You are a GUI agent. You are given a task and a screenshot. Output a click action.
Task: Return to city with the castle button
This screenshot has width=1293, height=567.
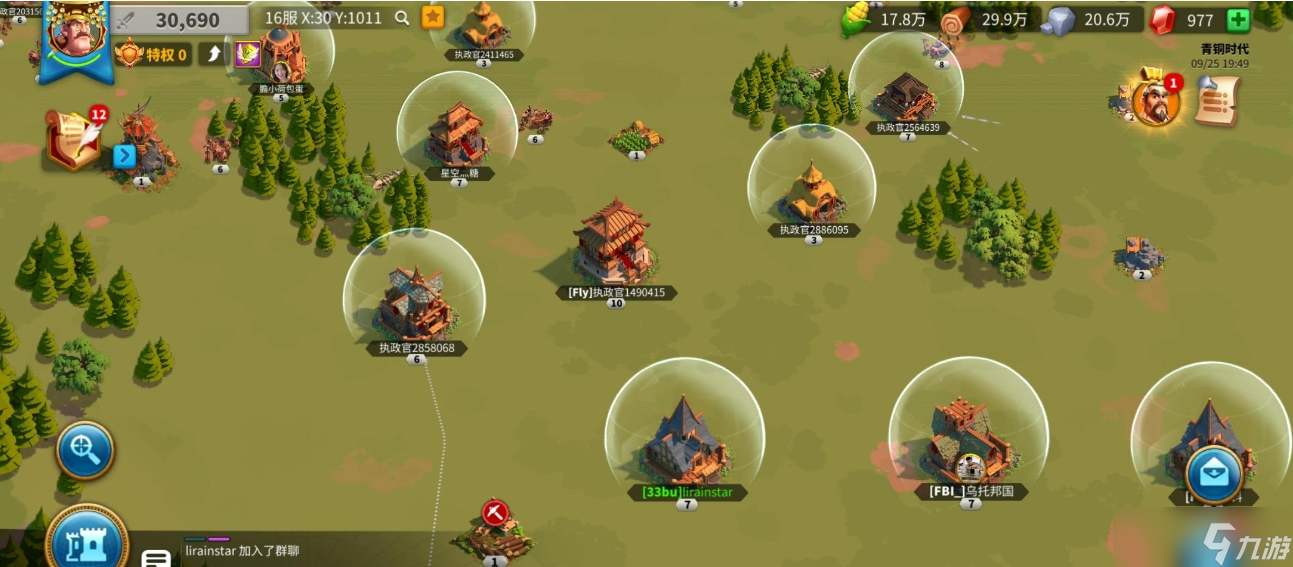click(86, 543)
